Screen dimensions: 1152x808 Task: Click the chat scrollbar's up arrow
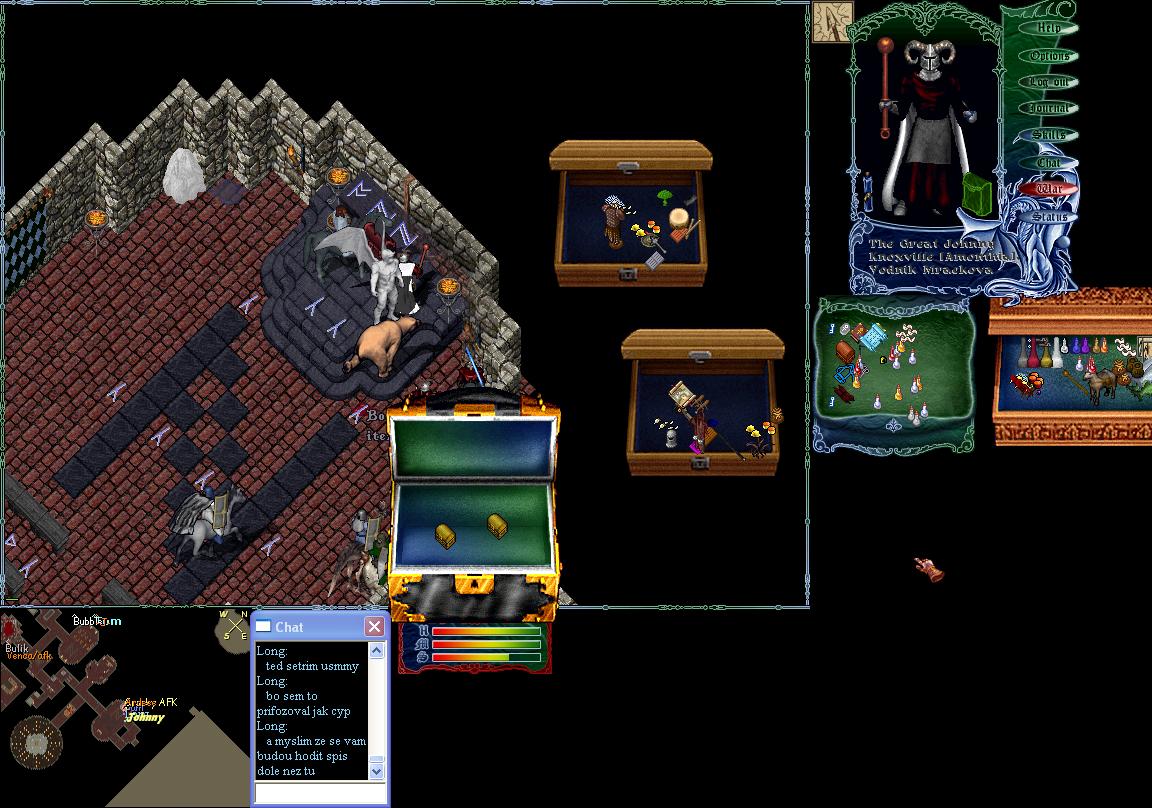point(377,651)
